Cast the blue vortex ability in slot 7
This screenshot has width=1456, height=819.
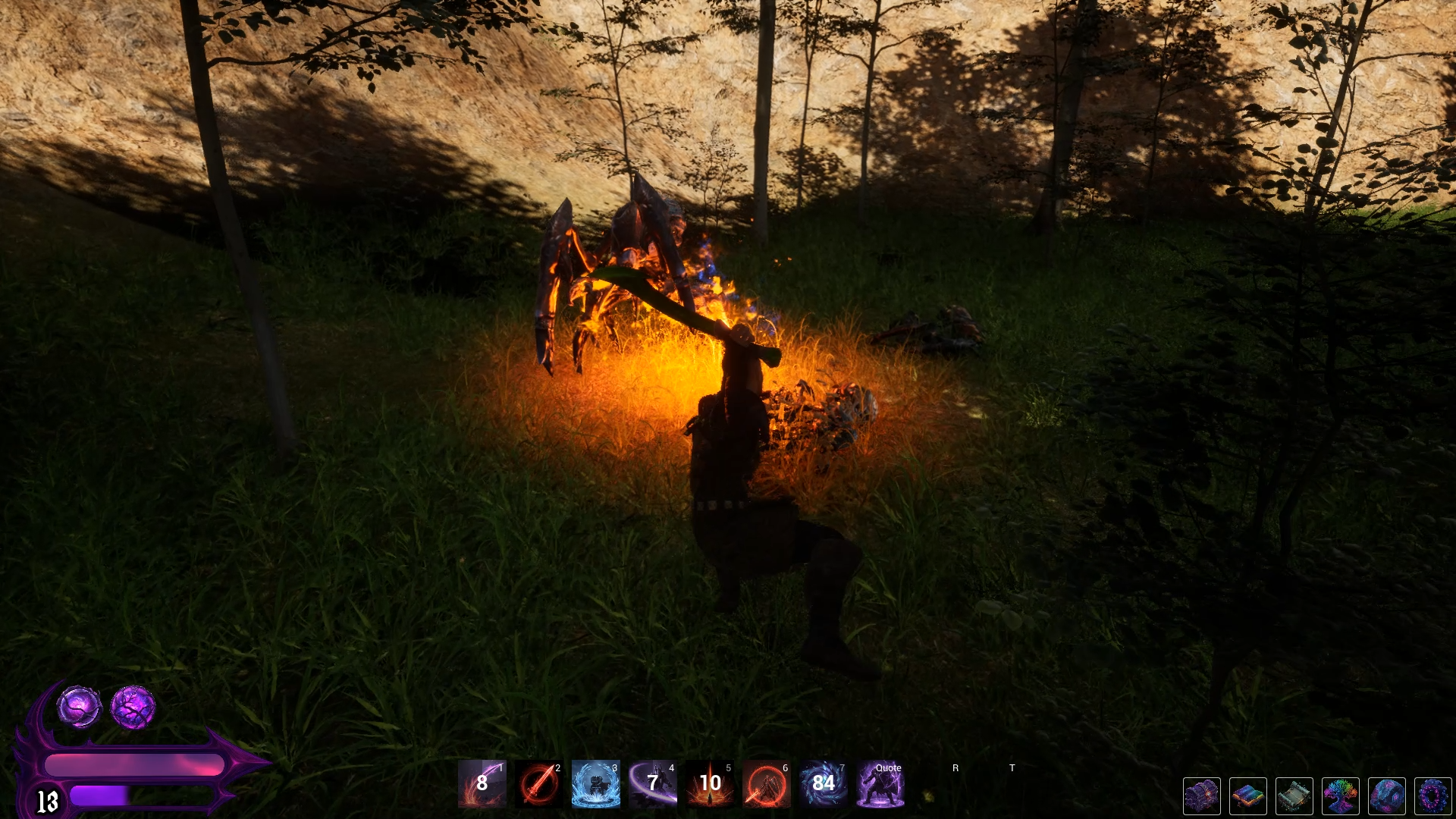click(824, 783)
